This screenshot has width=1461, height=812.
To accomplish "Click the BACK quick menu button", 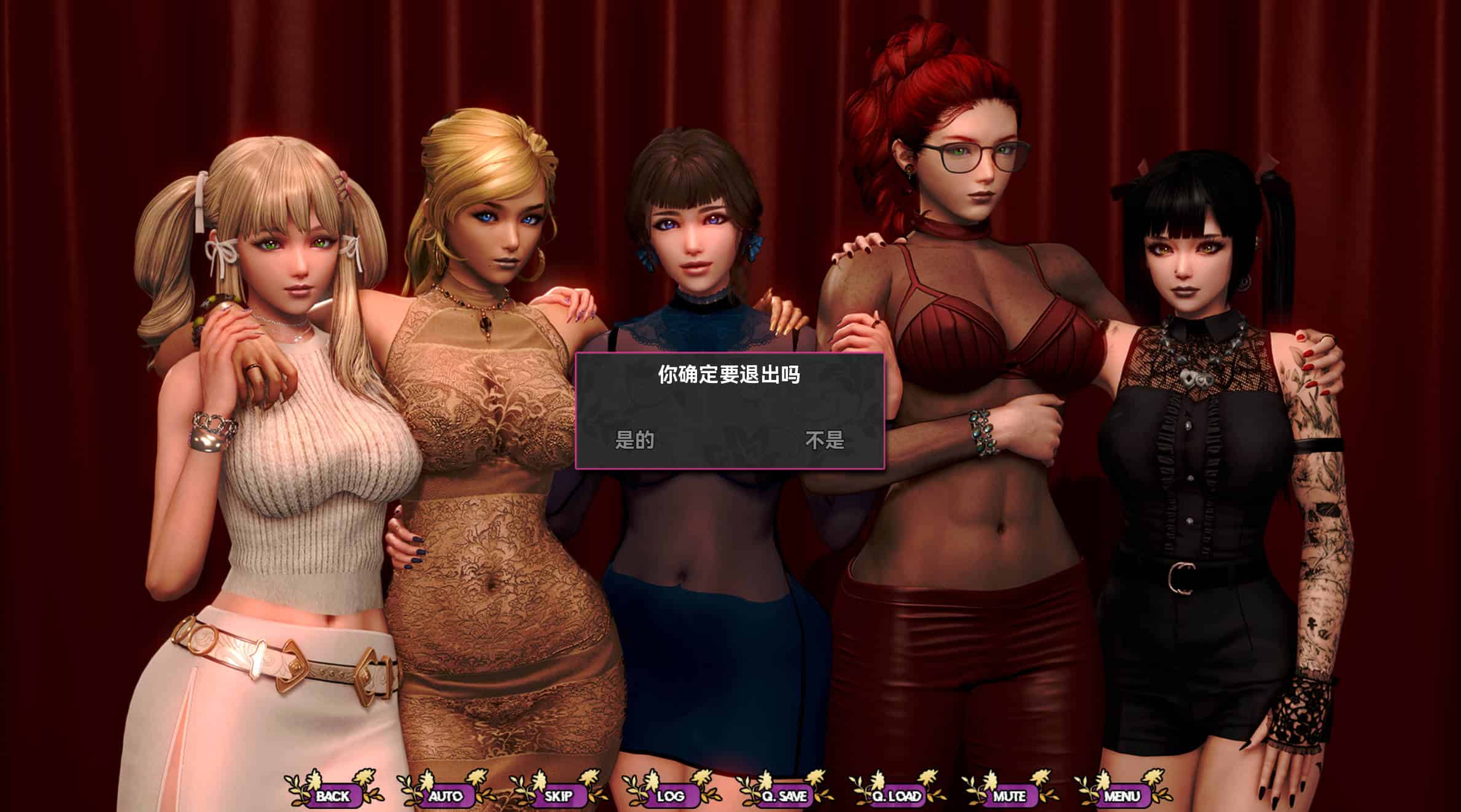I will pos(333,796).
